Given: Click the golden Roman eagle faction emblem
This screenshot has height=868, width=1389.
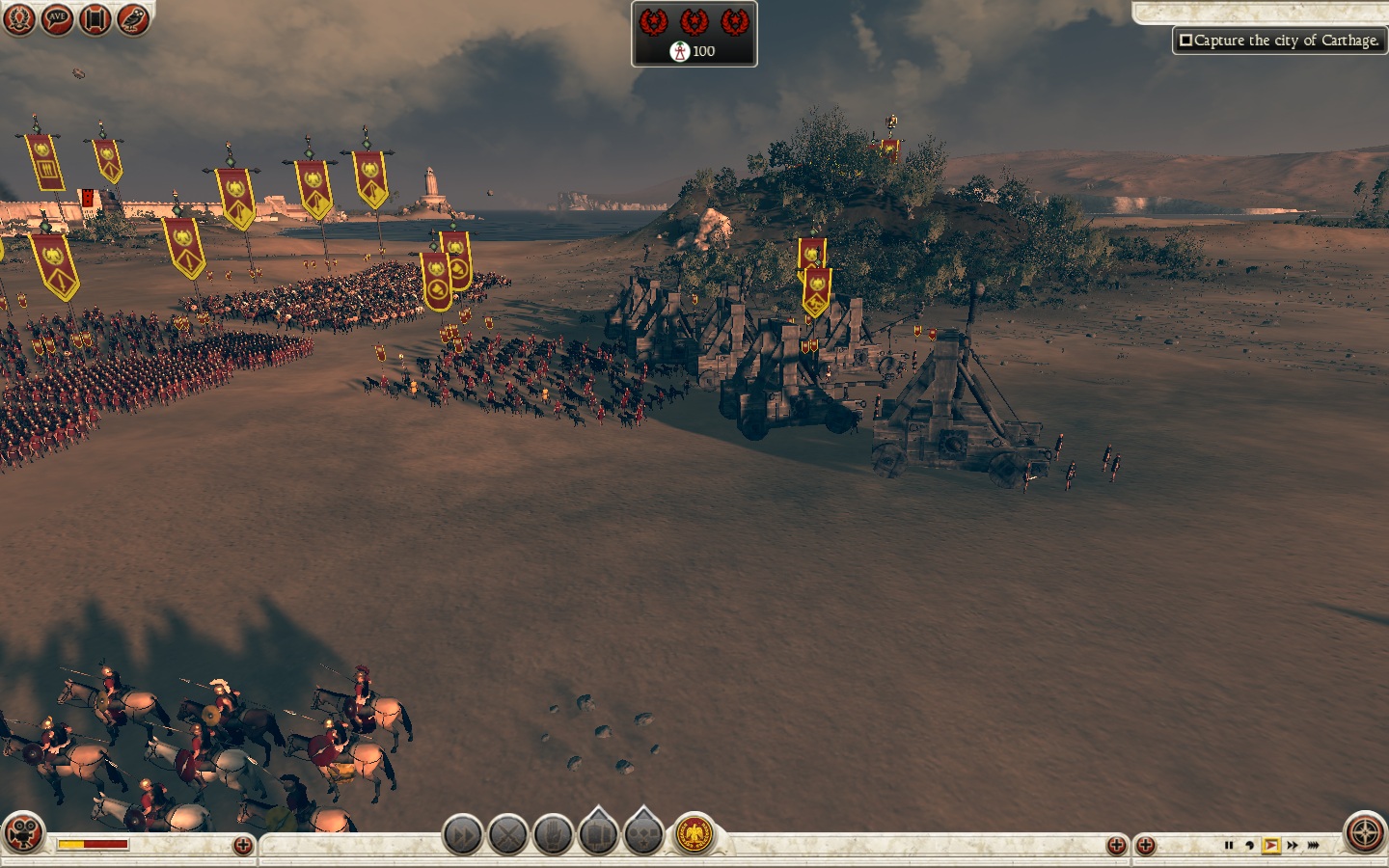Looking at the screenshot, I should pos(694,834).
